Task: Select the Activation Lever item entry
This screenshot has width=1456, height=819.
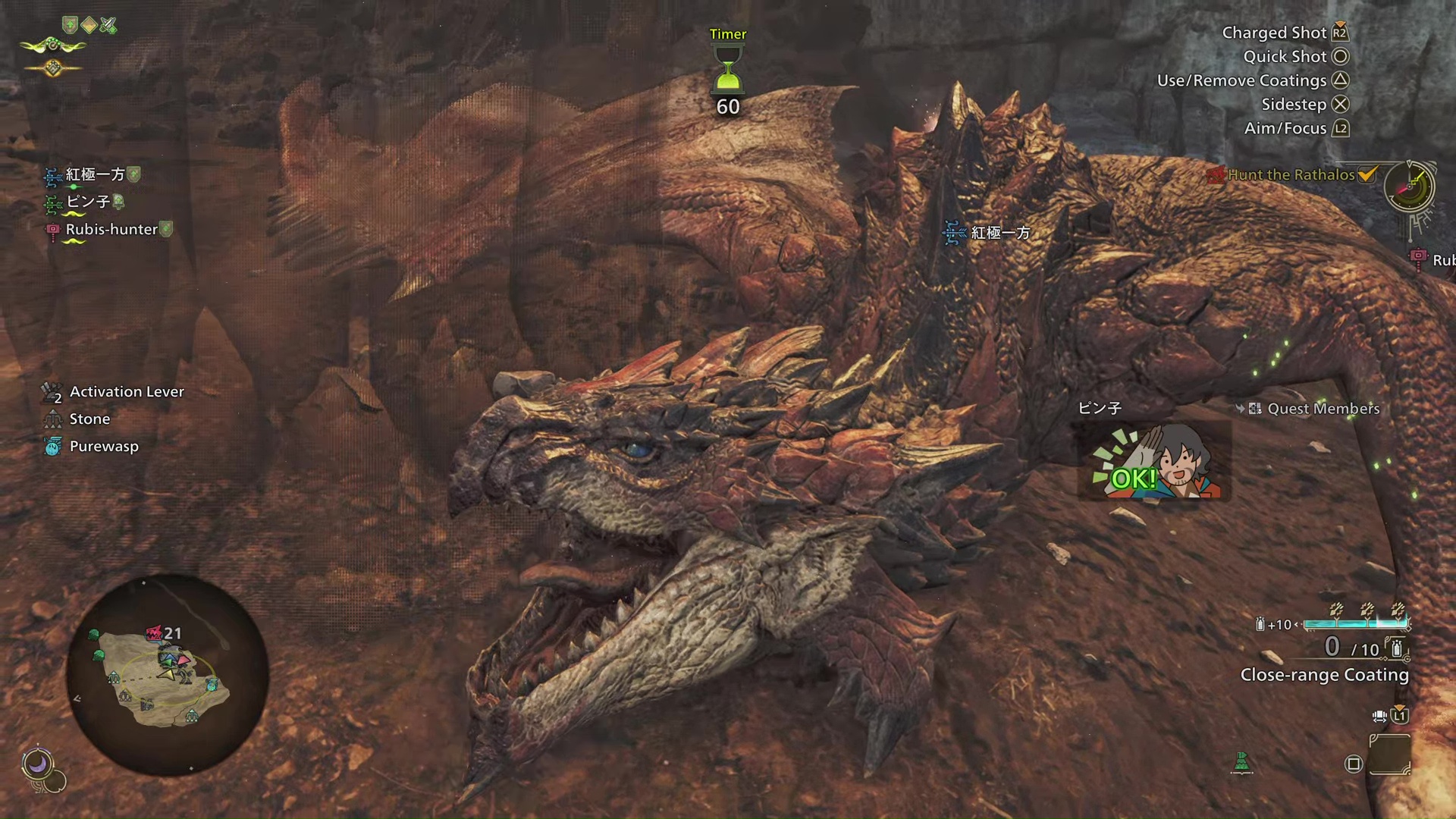Action: [x=126, y=392]
